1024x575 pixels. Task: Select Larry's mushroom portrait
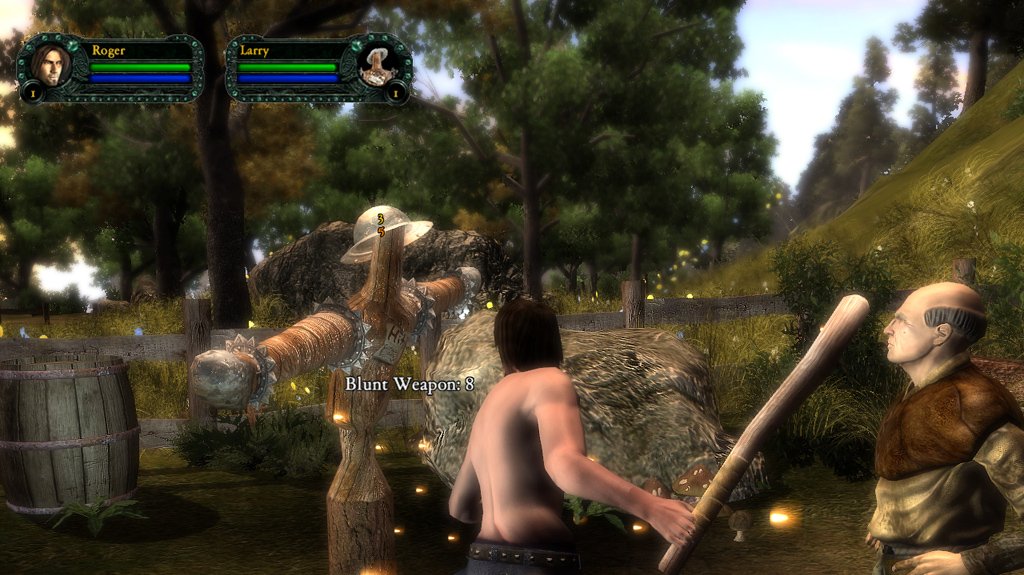379,64
